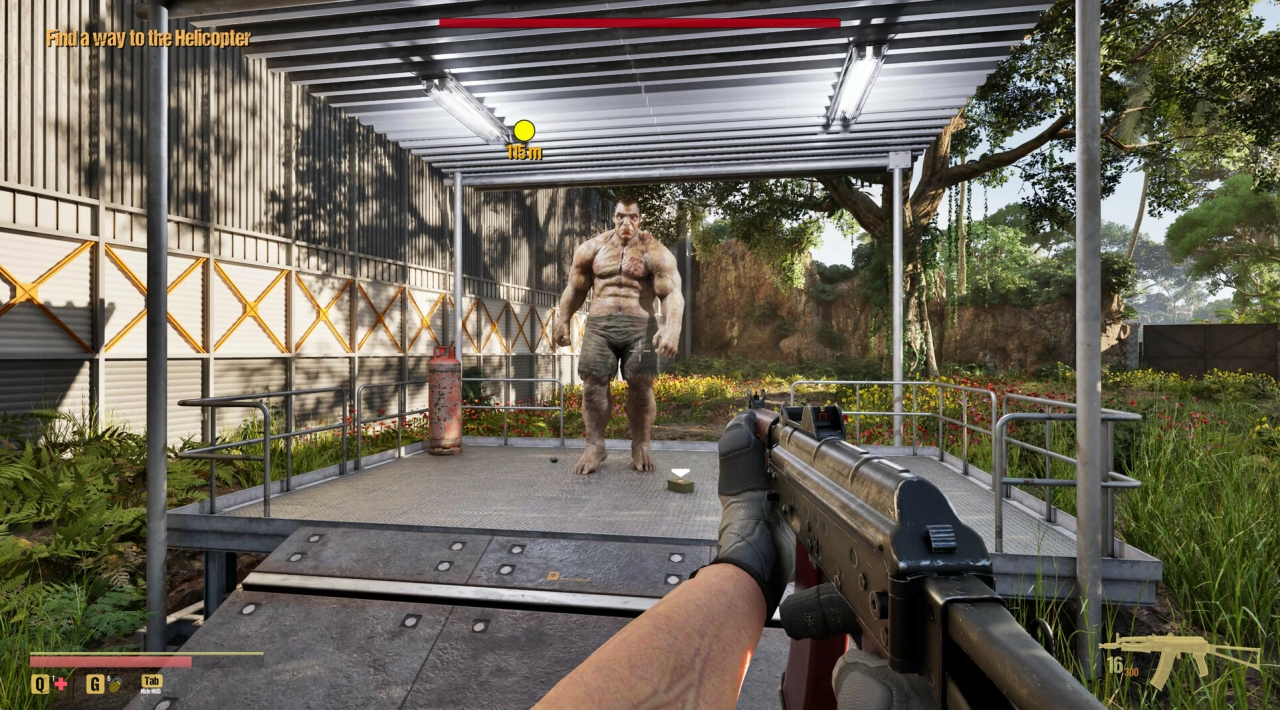Image resolution: width=1280 pixels, height=710 pixels.
Task: Click the "Find a way to the Helicopter" objective
Action: [x=148, y=39]
